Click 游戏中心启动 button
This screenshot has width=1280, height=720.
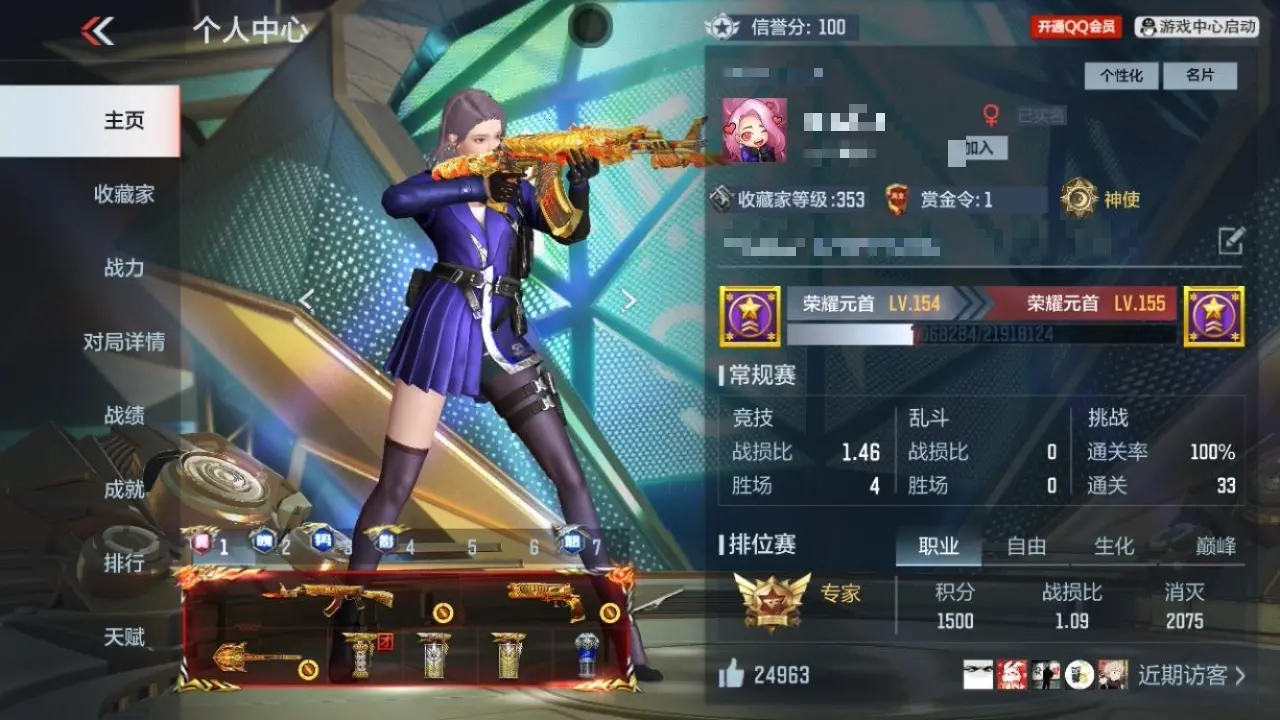[x=1197, y=27]
